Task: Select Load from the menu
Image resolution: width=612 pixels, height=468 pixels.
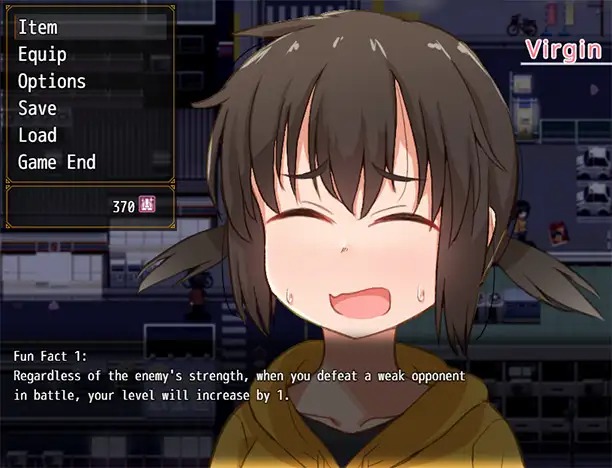Action: [38, 135]
